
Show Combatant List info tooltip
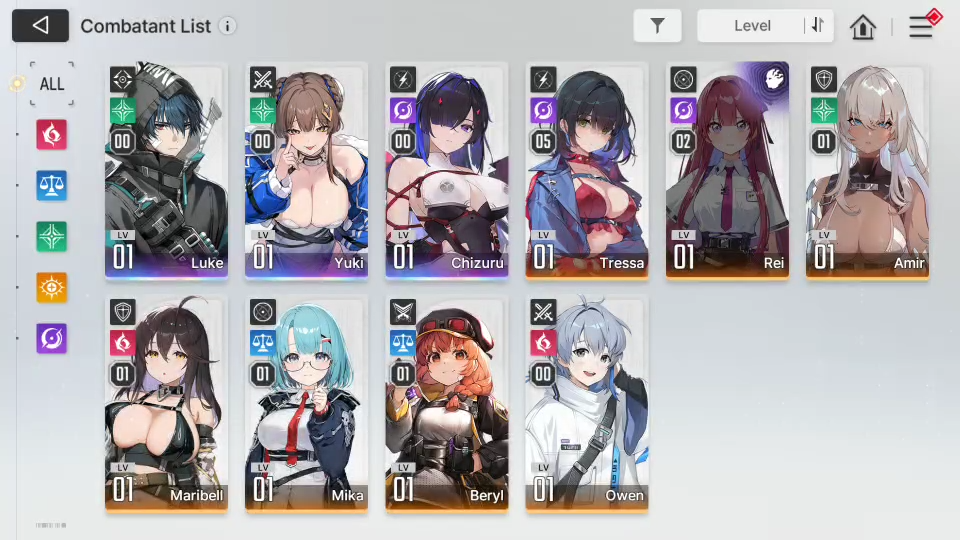click(x=228, y=26)
